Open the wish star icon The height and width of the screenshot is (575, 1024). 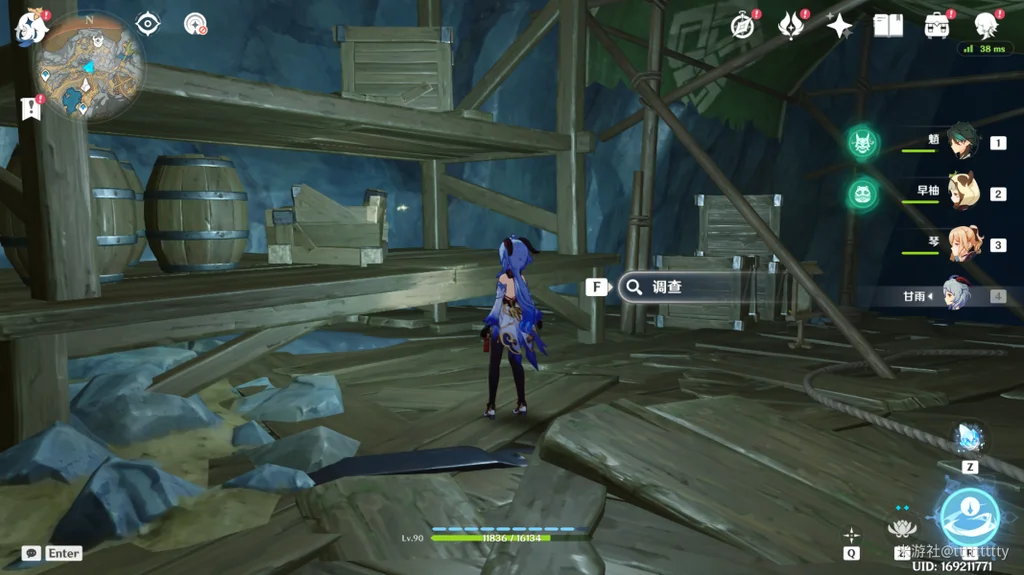pyautogui.click(x=839, y=25)
